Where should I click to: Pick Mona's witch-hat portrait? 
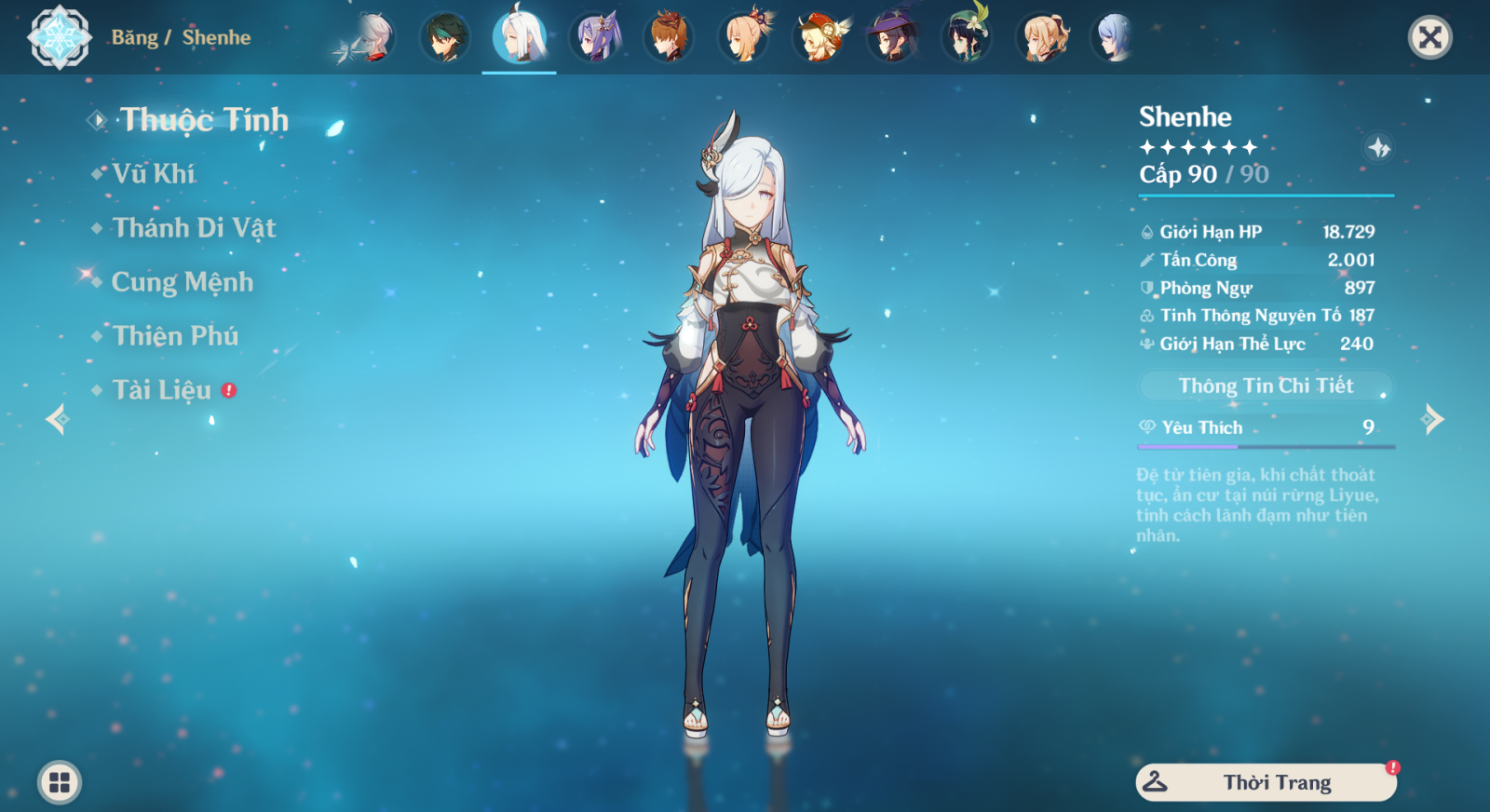point(892,38)
